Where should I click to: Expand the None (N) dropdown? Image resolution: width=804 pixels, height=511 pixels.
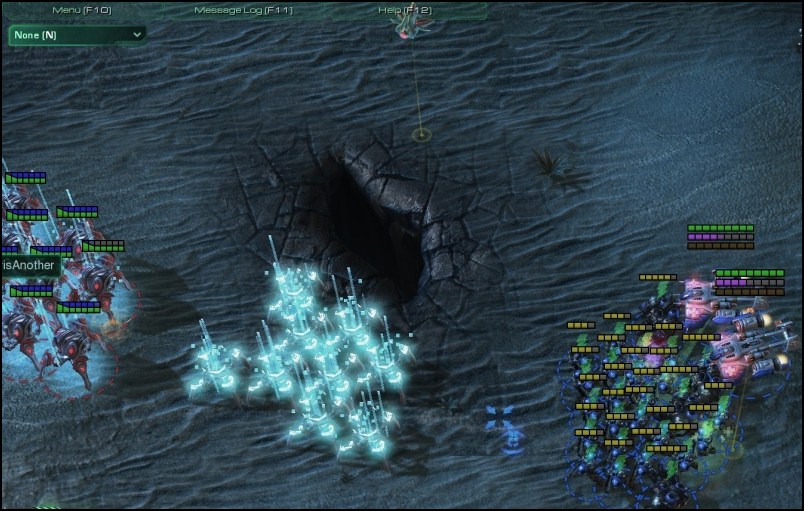77,35
